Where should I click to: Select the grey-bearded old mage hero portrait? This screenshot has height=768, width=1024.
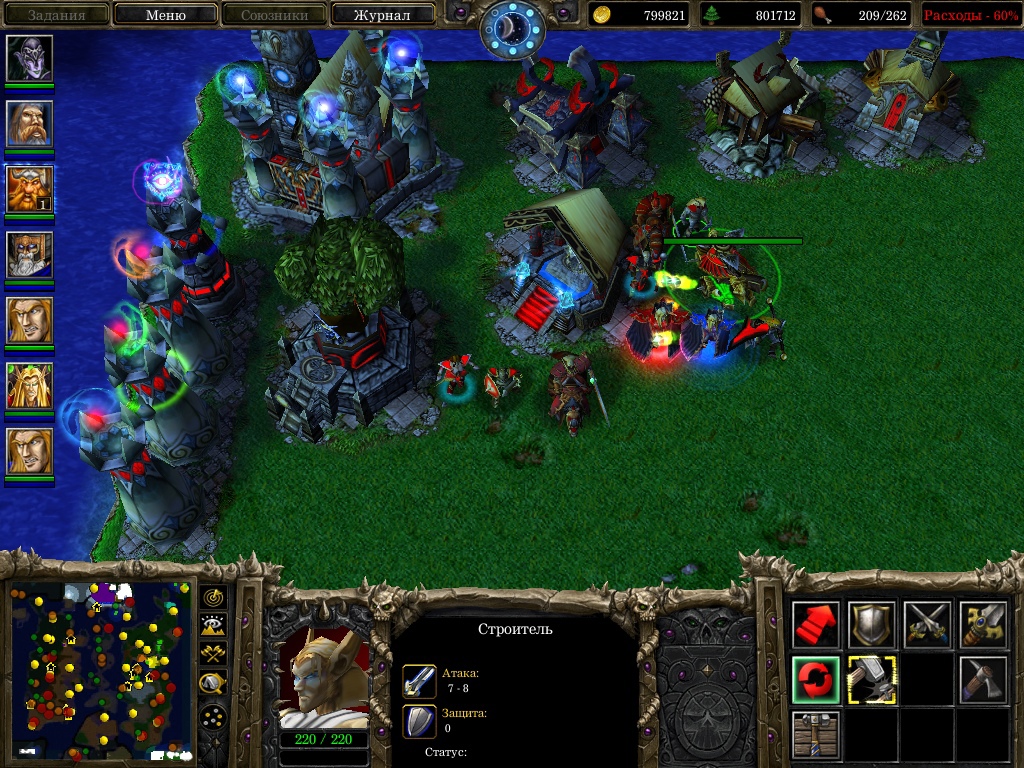coord(30,124)
